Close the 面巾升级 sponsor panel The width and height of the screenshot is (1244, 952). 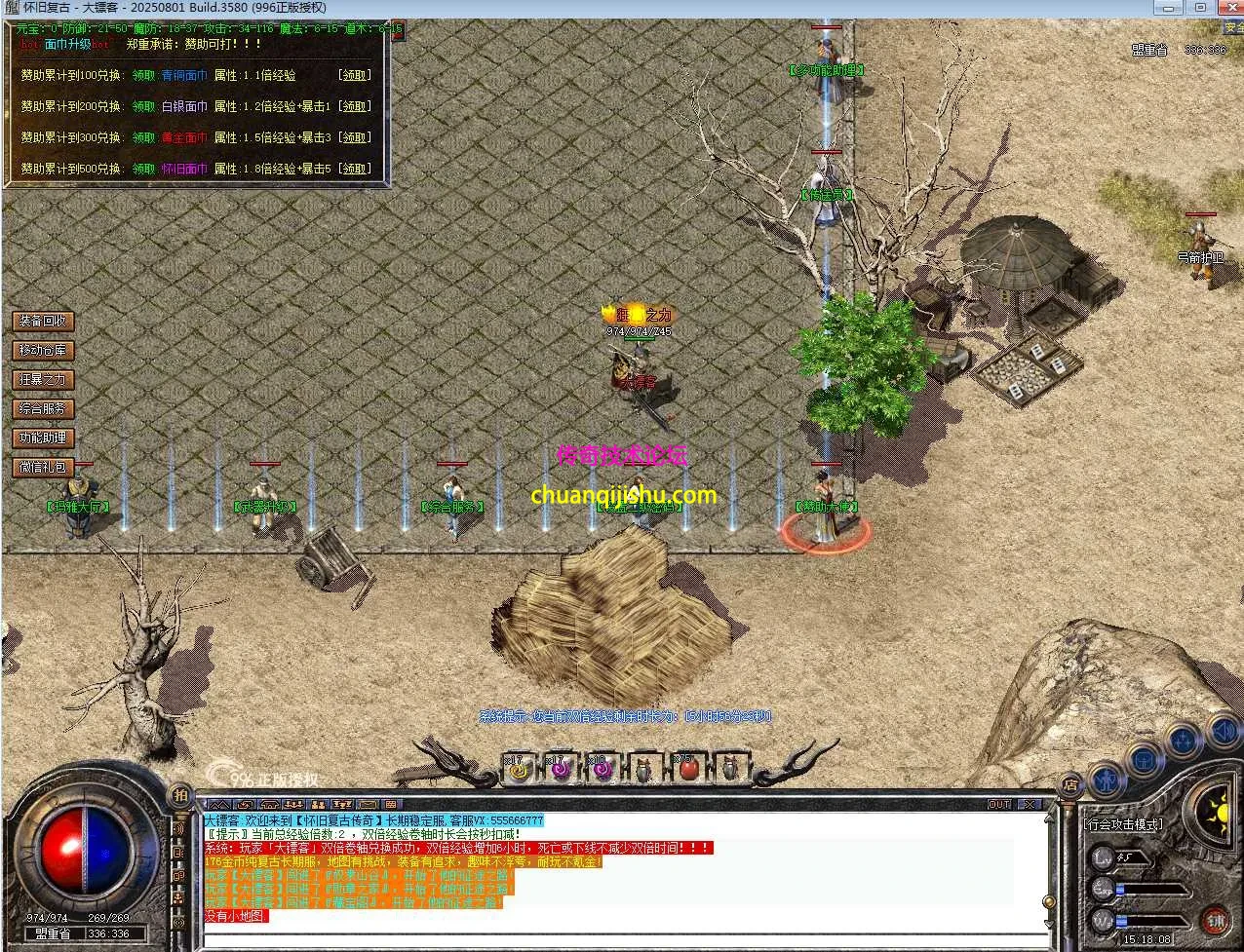coord(397,29)
